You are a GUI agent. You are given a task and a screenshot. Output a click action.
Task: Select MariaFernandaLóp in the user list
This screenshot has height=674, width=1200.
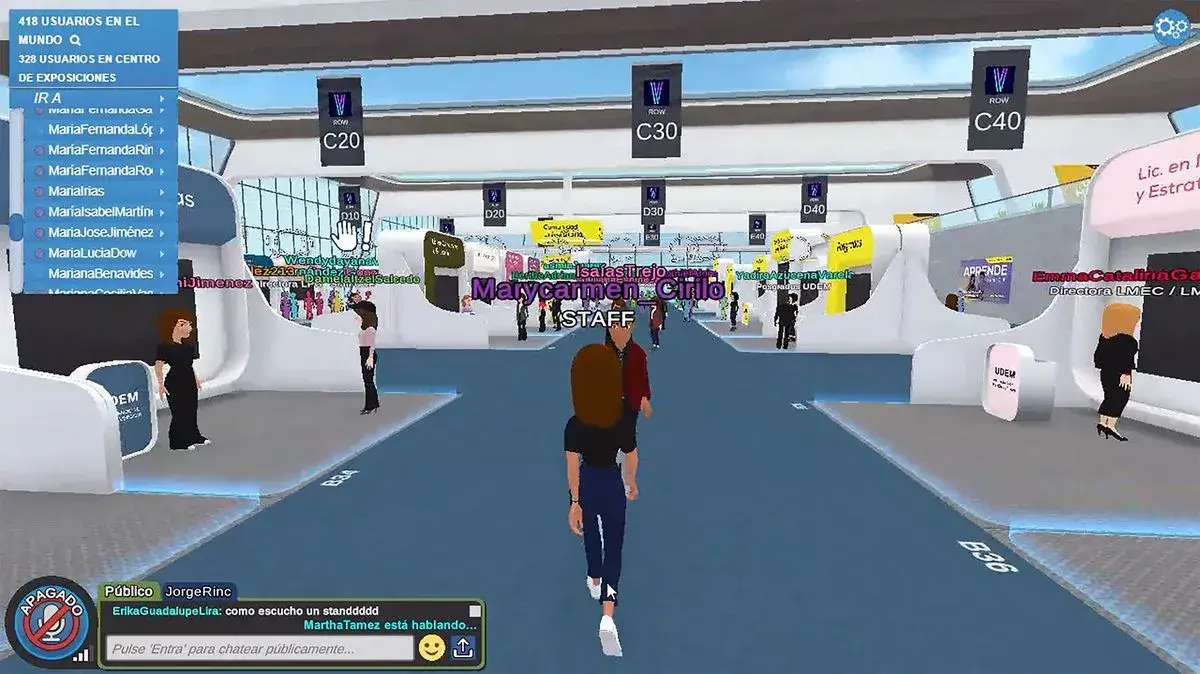click(100, 129)
